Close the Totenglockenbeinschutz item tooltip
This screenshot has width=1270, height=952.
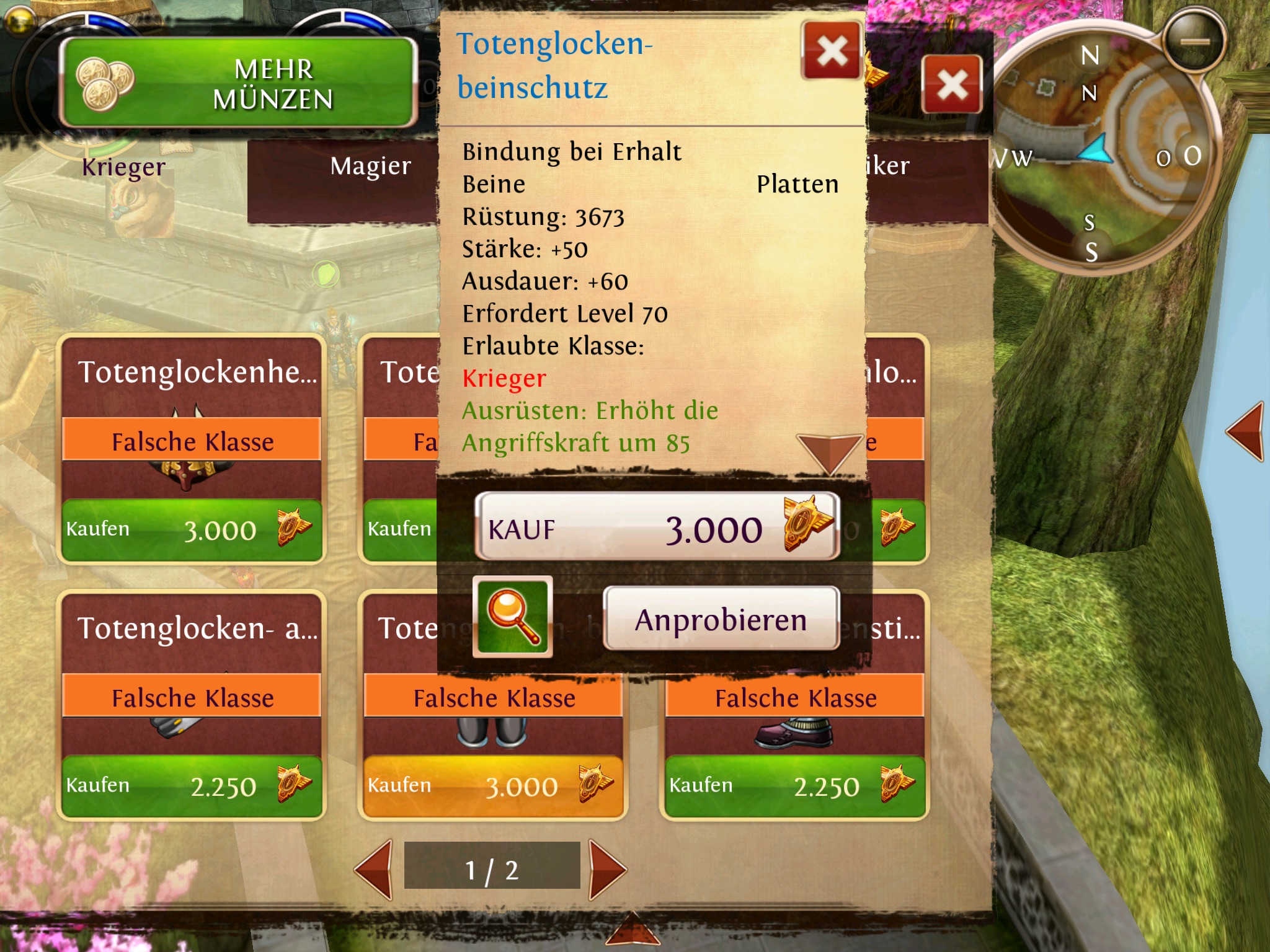pos(831,51)
